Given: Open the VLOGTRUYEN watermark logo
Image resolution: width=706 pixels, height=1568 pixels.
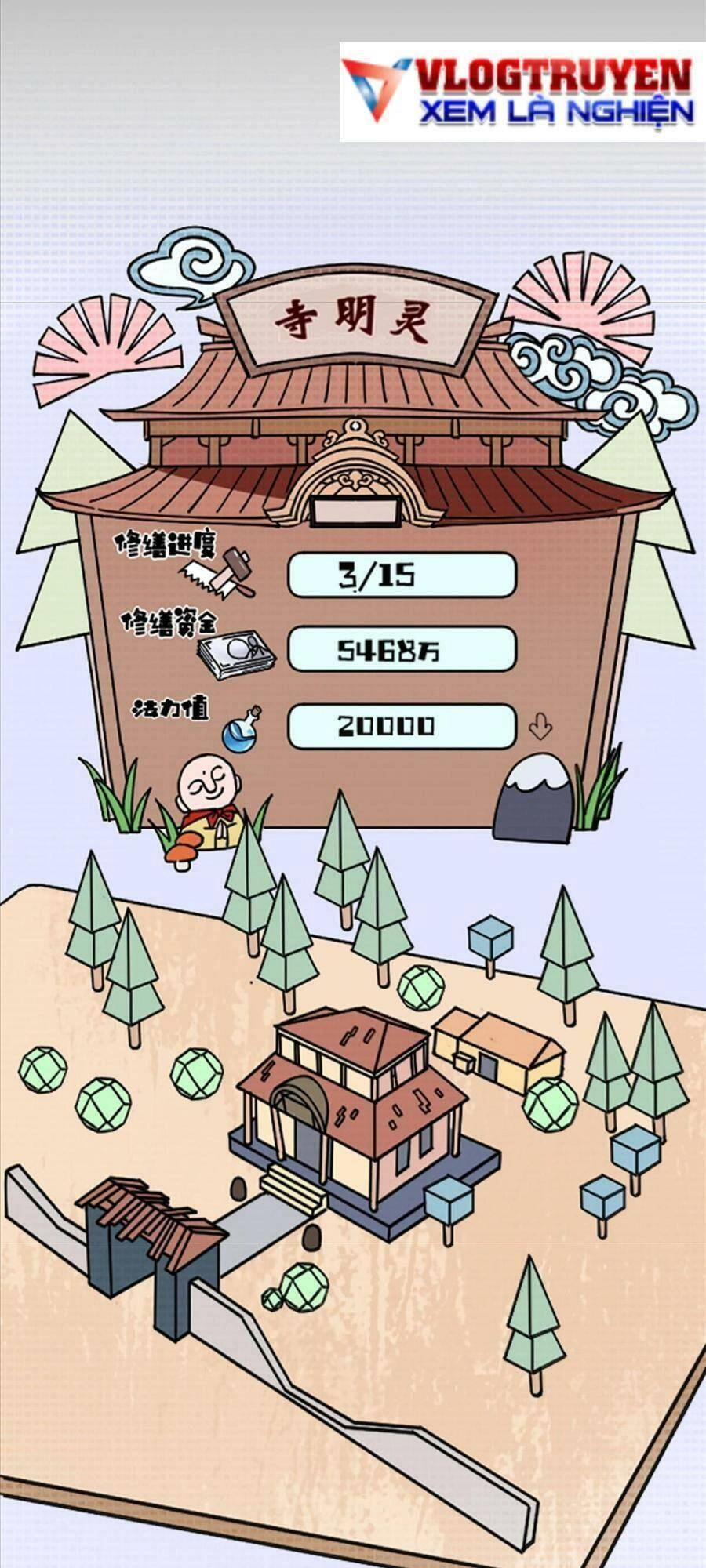Looking at the screenshot, I should pos(522,92).
